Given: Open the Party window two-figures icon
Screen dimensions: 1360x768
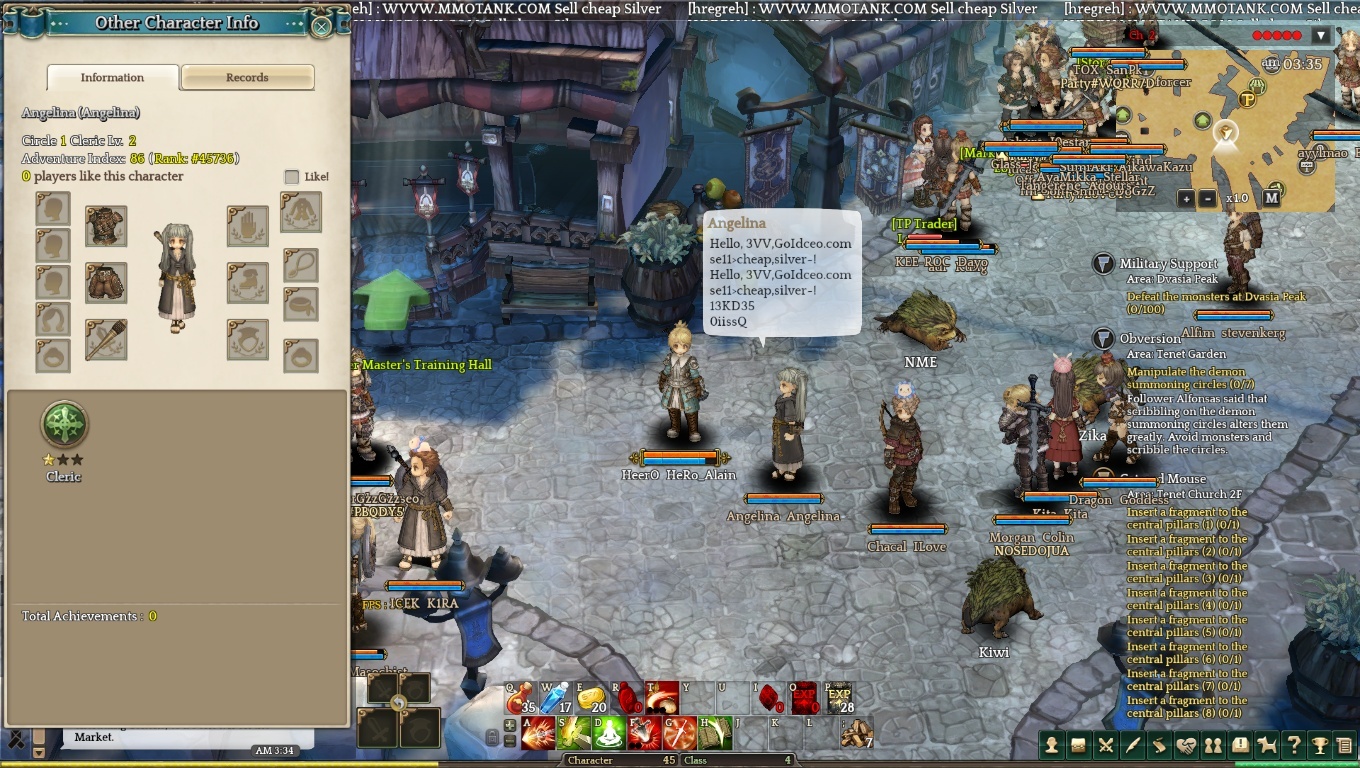Looking at the screenshot, I should 1213,745.
